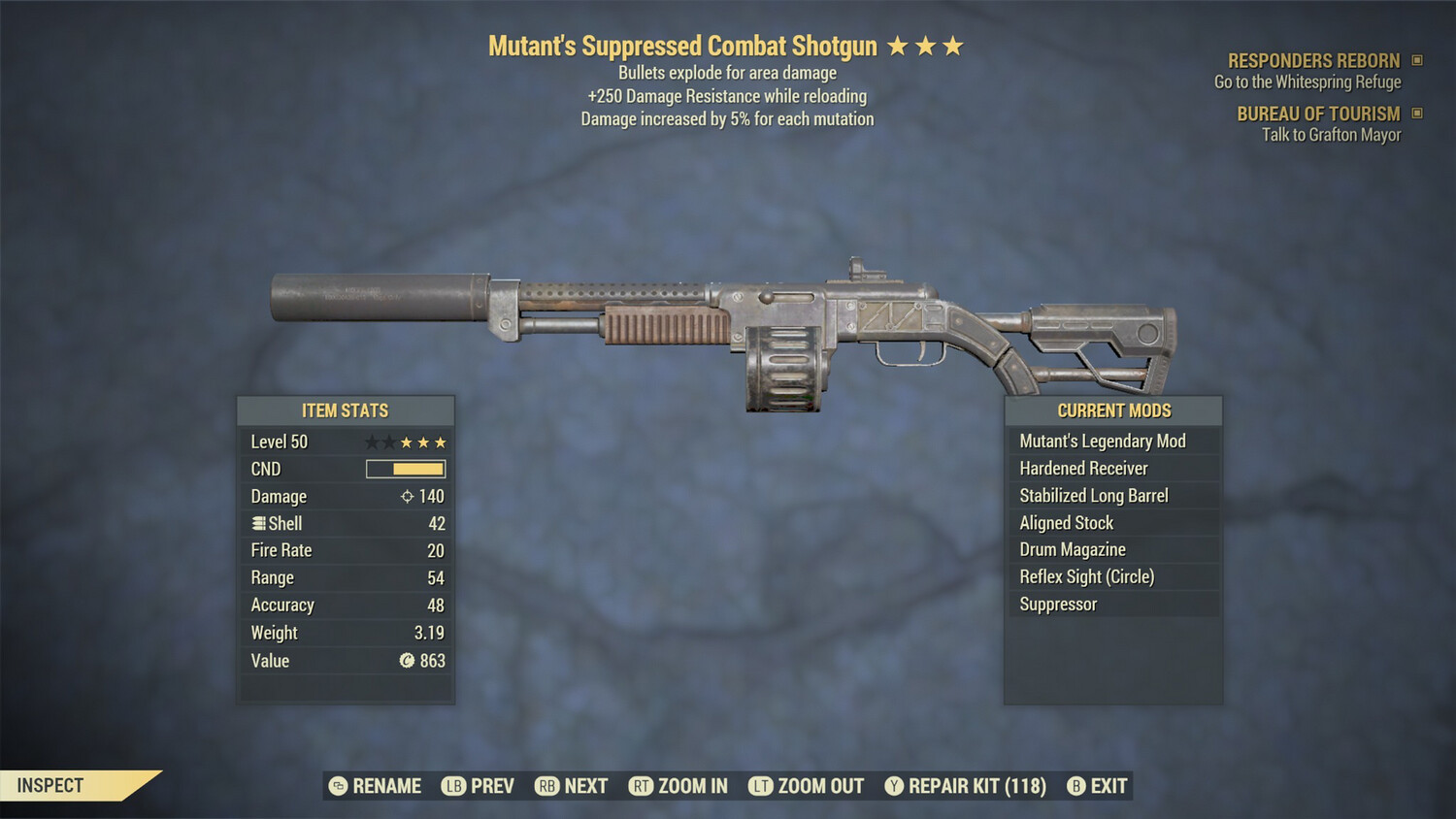Select the Suppressor entry in Current Mods
1456x819 pixels.
[1057, 604]
